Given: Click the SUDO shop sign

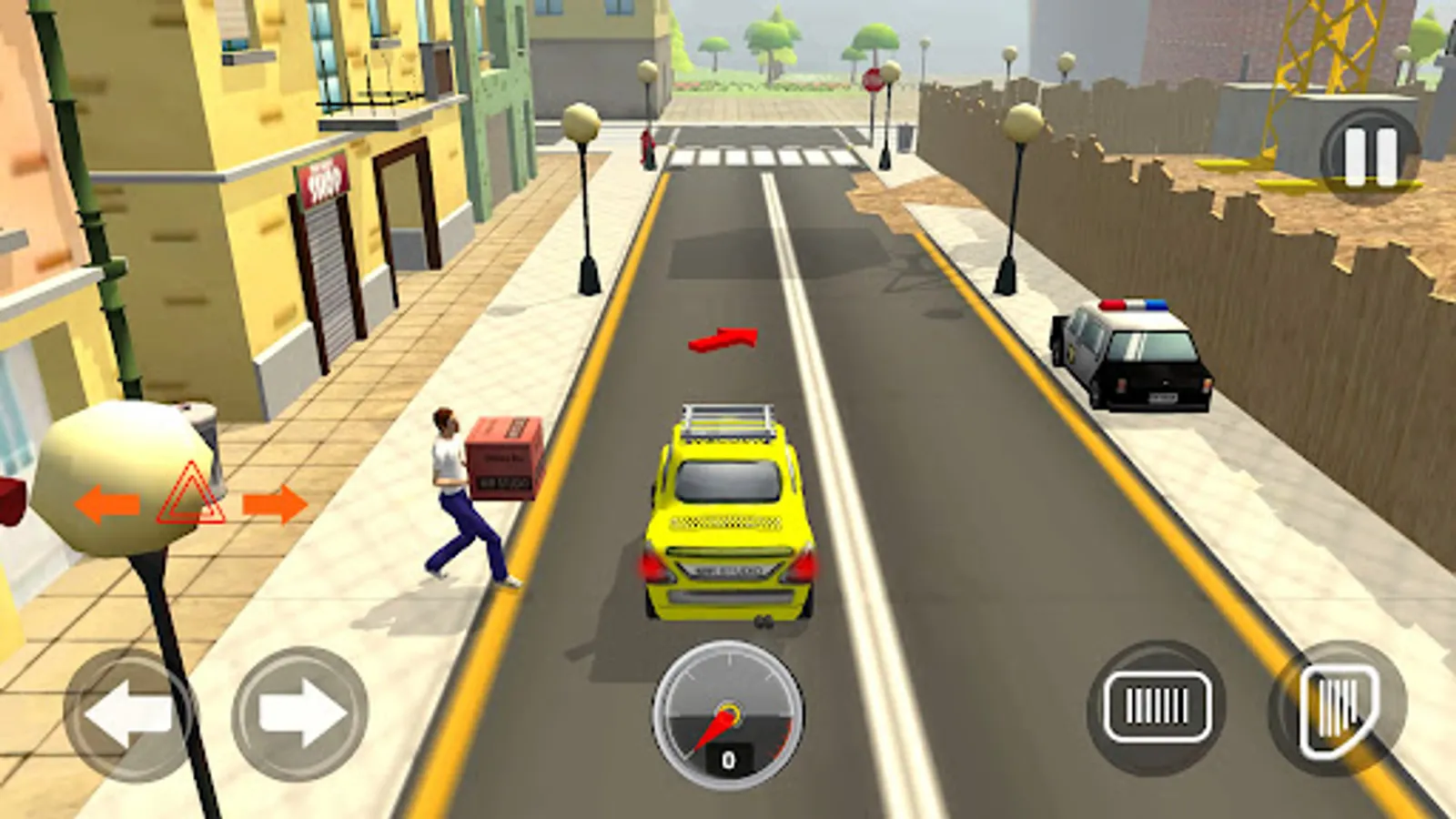Looking at the screenshot, I should 320,180.
